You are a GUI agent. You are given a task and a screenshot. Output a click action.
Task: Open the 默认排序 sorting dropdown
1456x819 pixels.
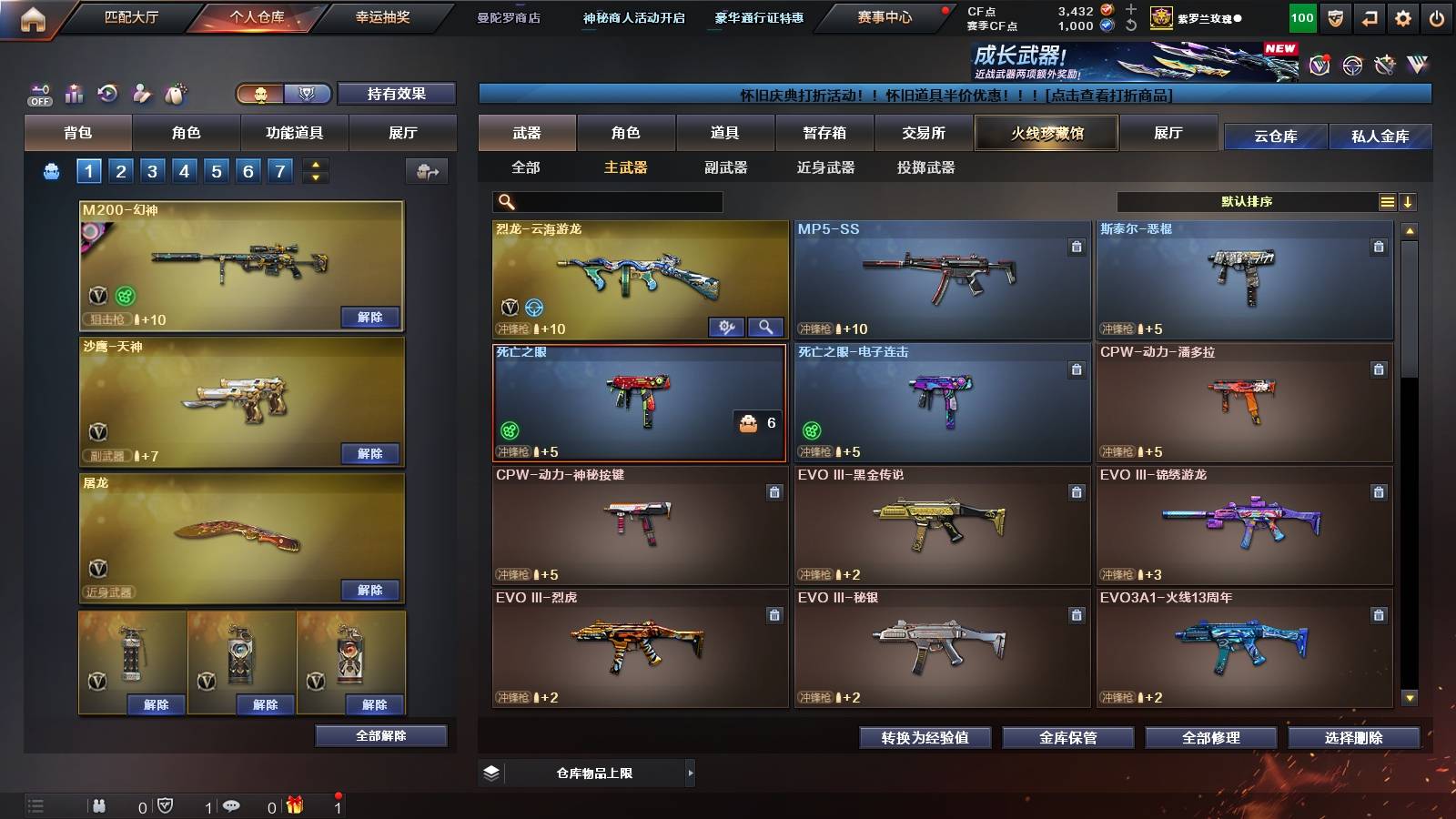tap(1247, 201)
